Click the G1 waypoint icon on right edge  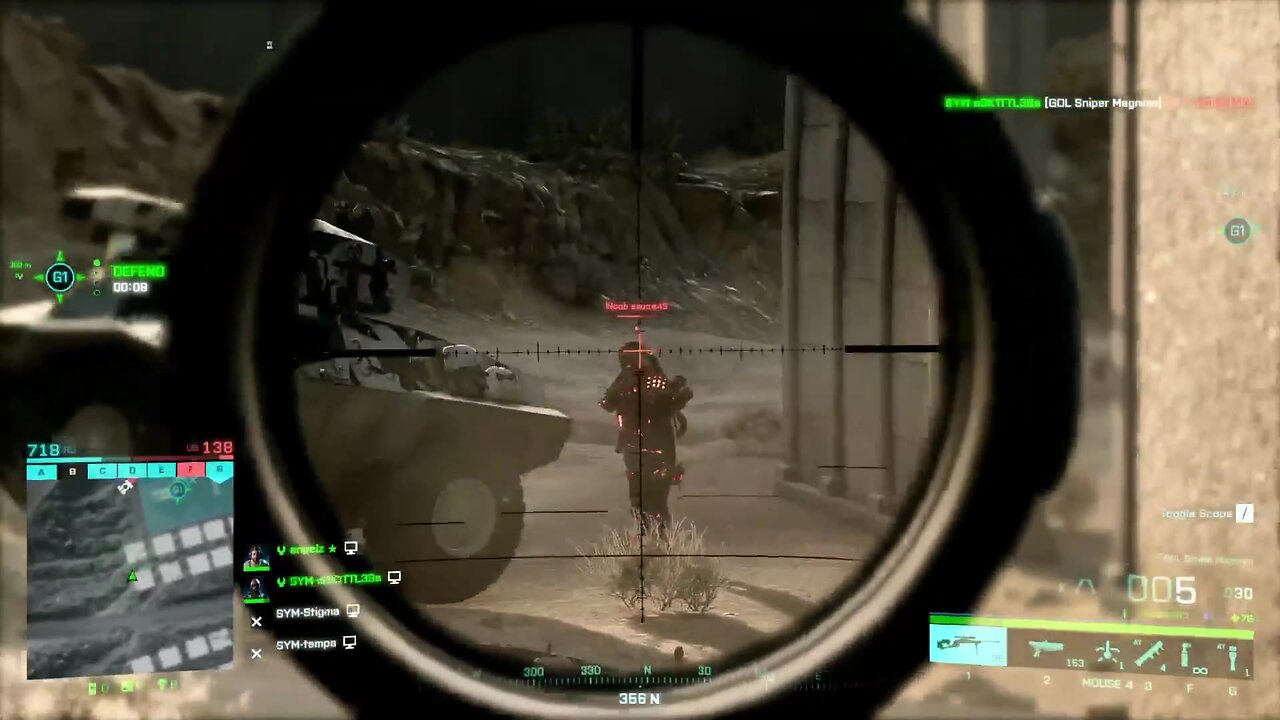pos(1238,232)
